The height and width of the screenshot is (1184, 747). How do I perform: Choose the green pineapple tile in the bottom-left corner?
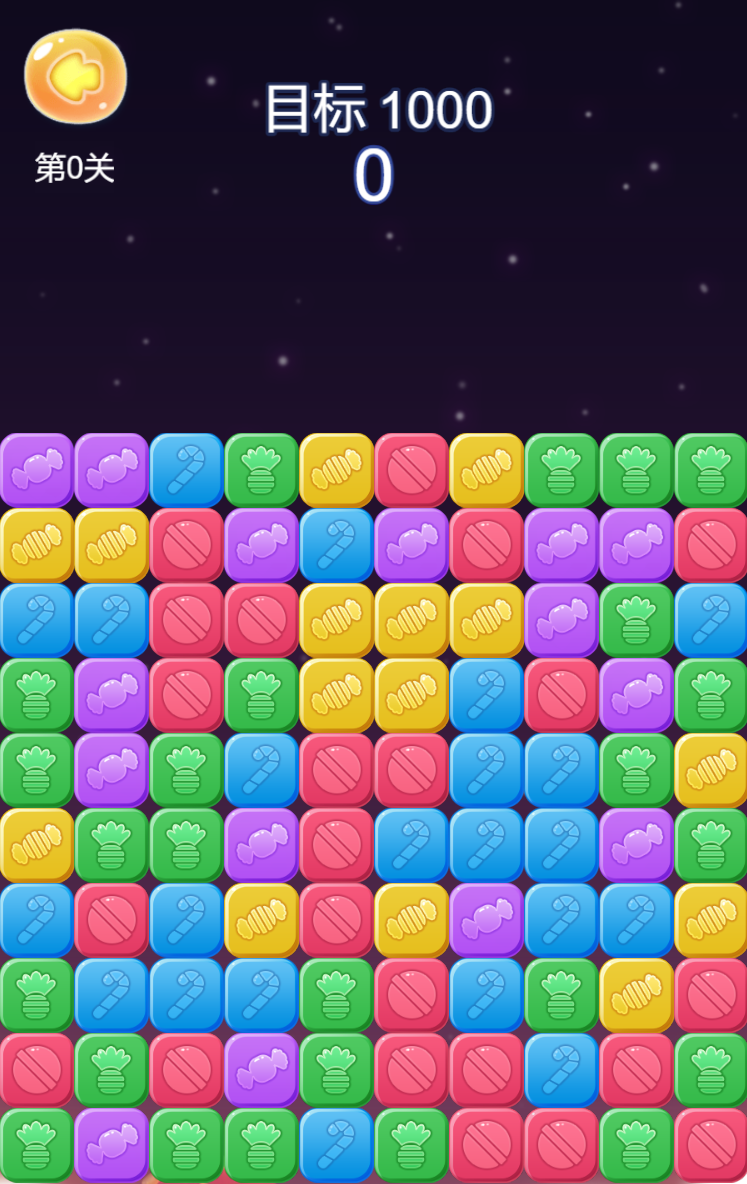click(x=37, y=1144)
